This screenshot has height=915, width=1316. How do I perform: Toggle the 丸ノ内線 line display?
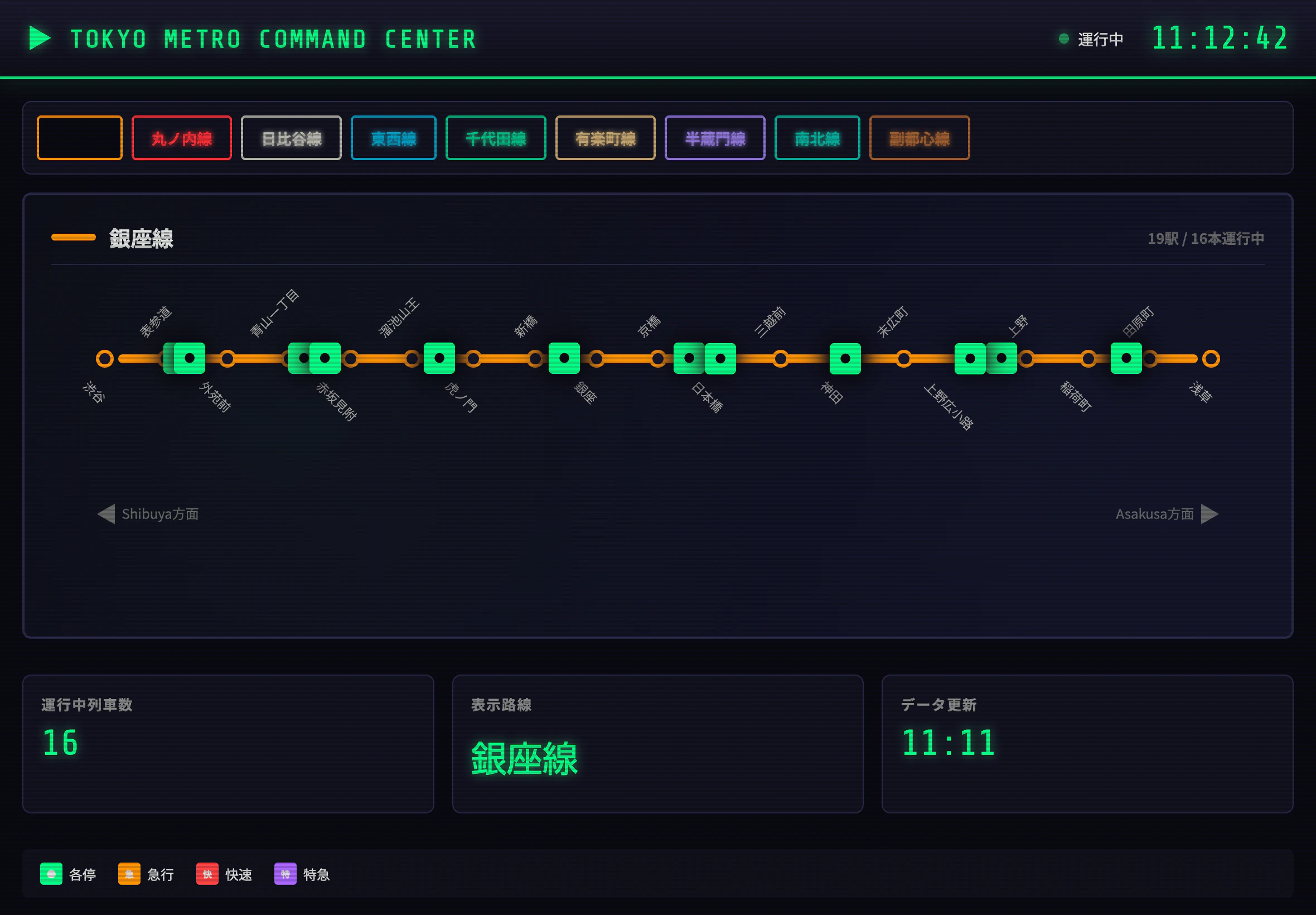pyautogui.click(x=182, y=138)
